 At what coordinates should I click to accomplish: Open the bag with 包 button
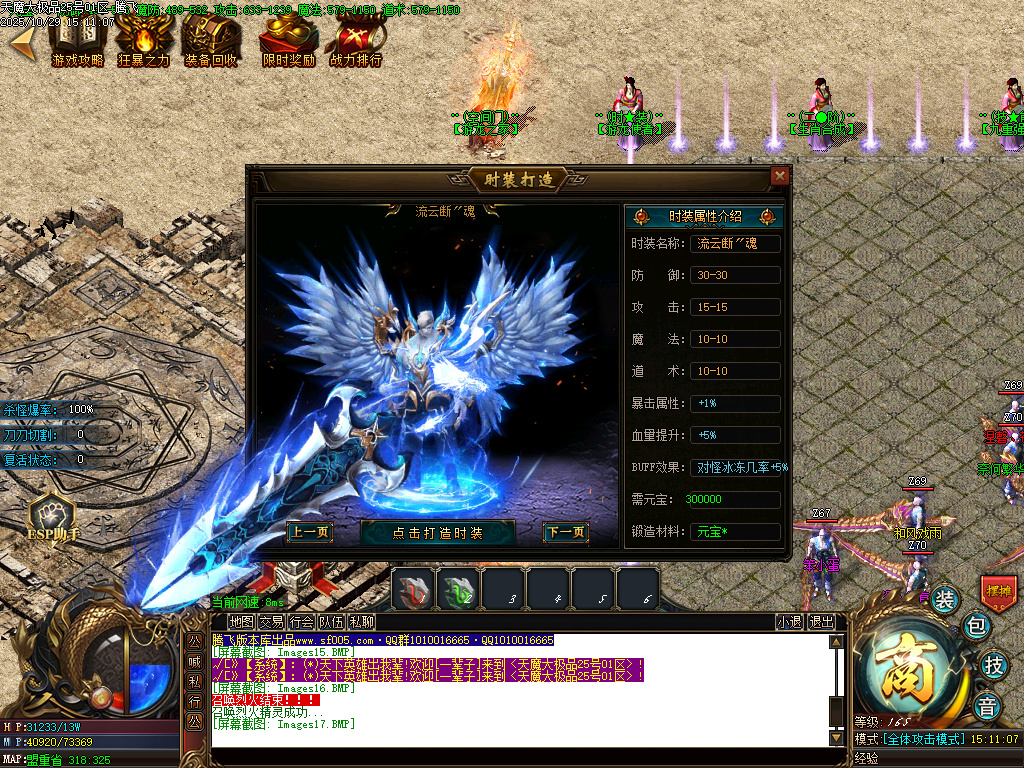(976, 627)
